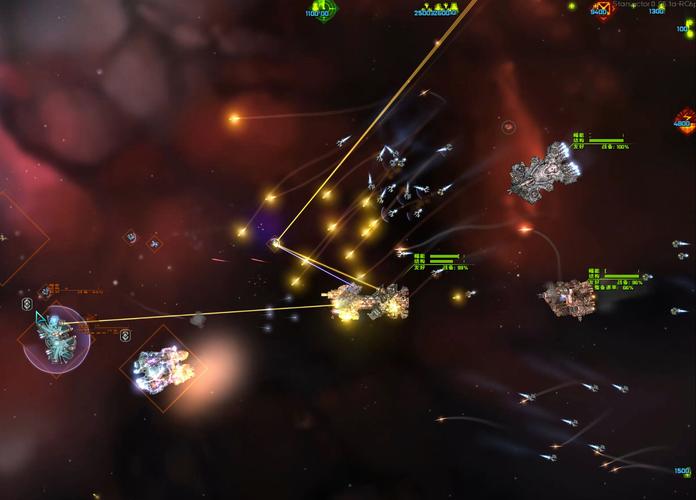Click the yellow fleet marker labeled 2500/2600
Image resolution: width=696 pixels, height=500 pixels.
tap(435, 8)
